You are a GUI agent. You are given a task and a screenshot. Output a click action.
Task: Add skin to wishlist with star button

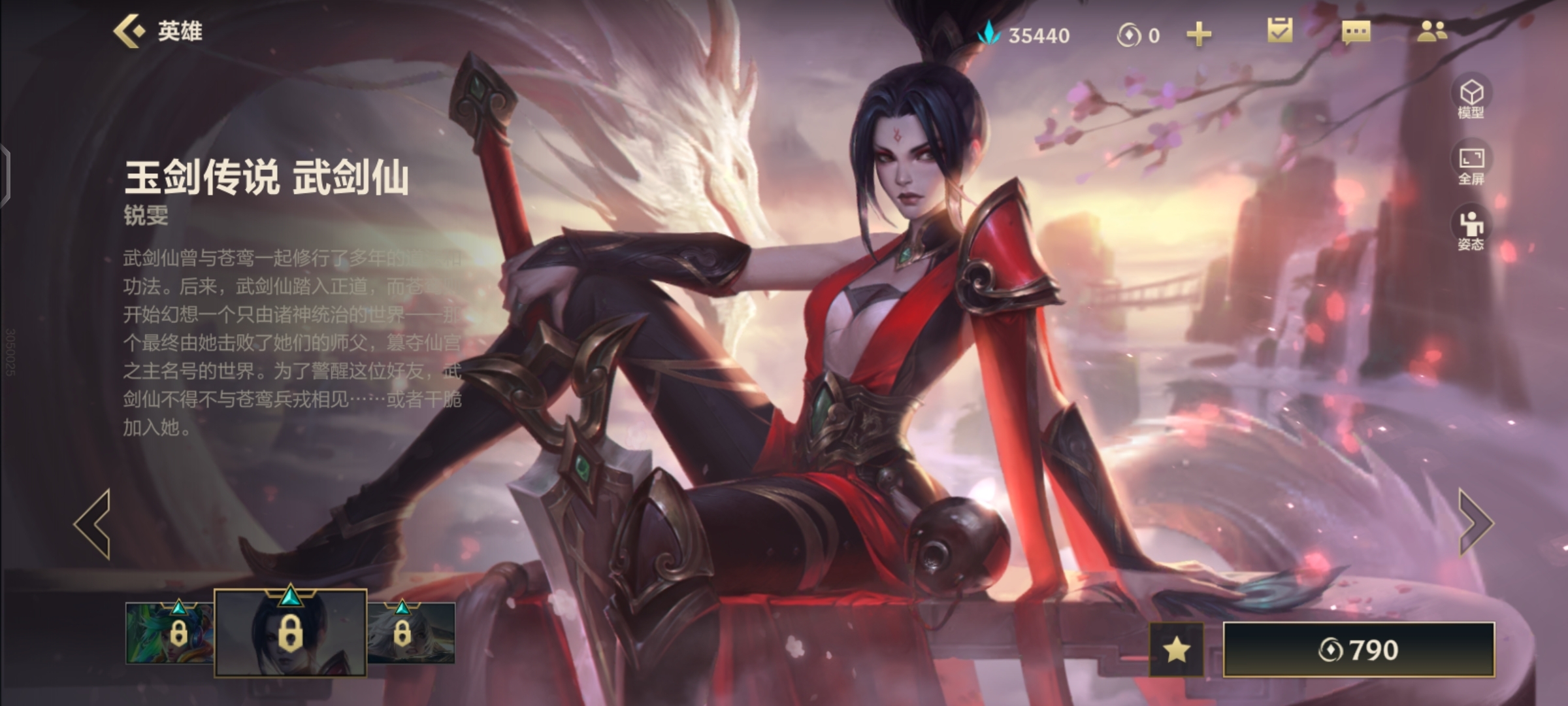tap(1176, 649)
